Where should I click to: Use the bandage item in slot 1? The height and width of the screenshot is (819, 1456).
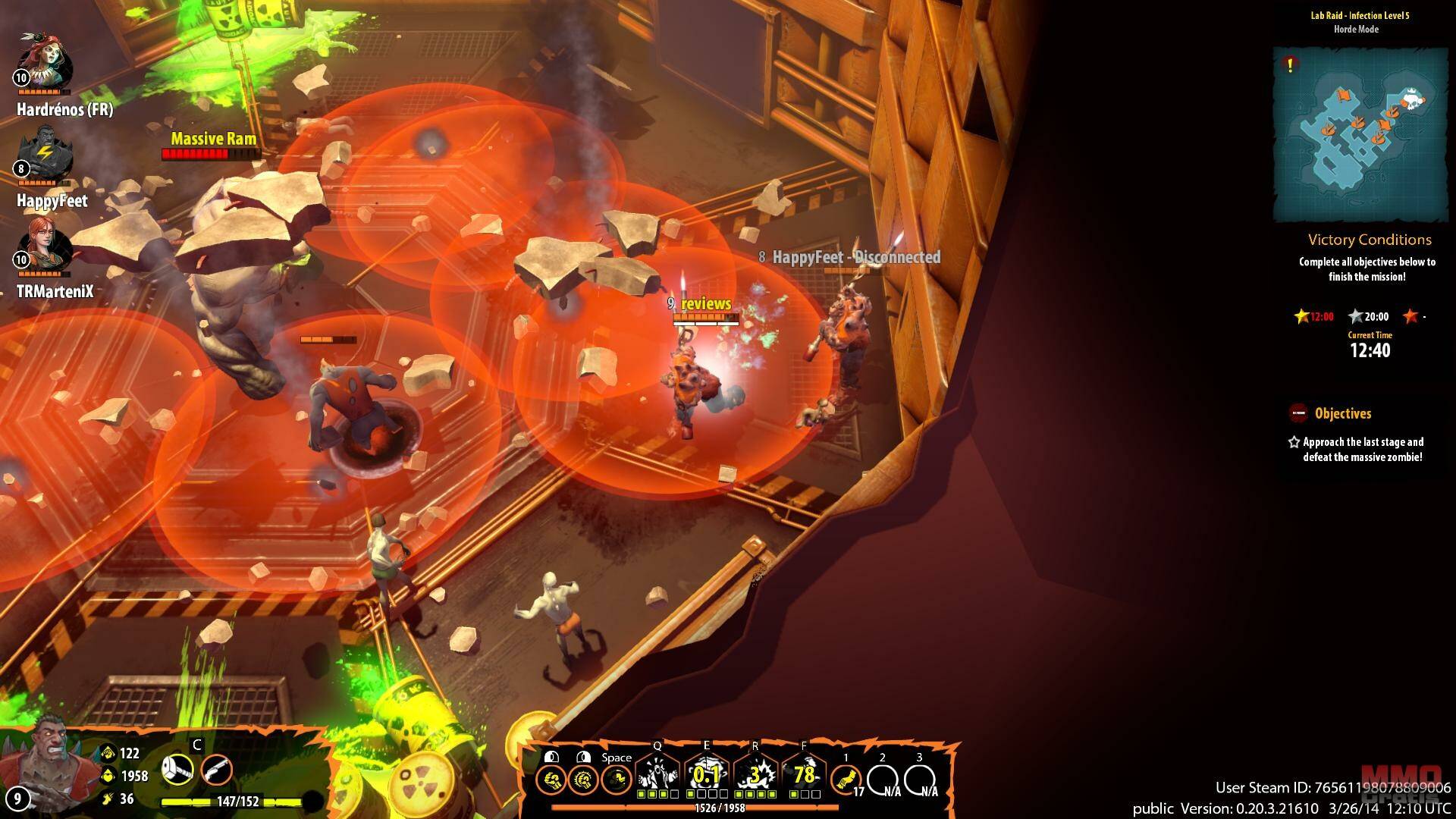tap(846, 779)
